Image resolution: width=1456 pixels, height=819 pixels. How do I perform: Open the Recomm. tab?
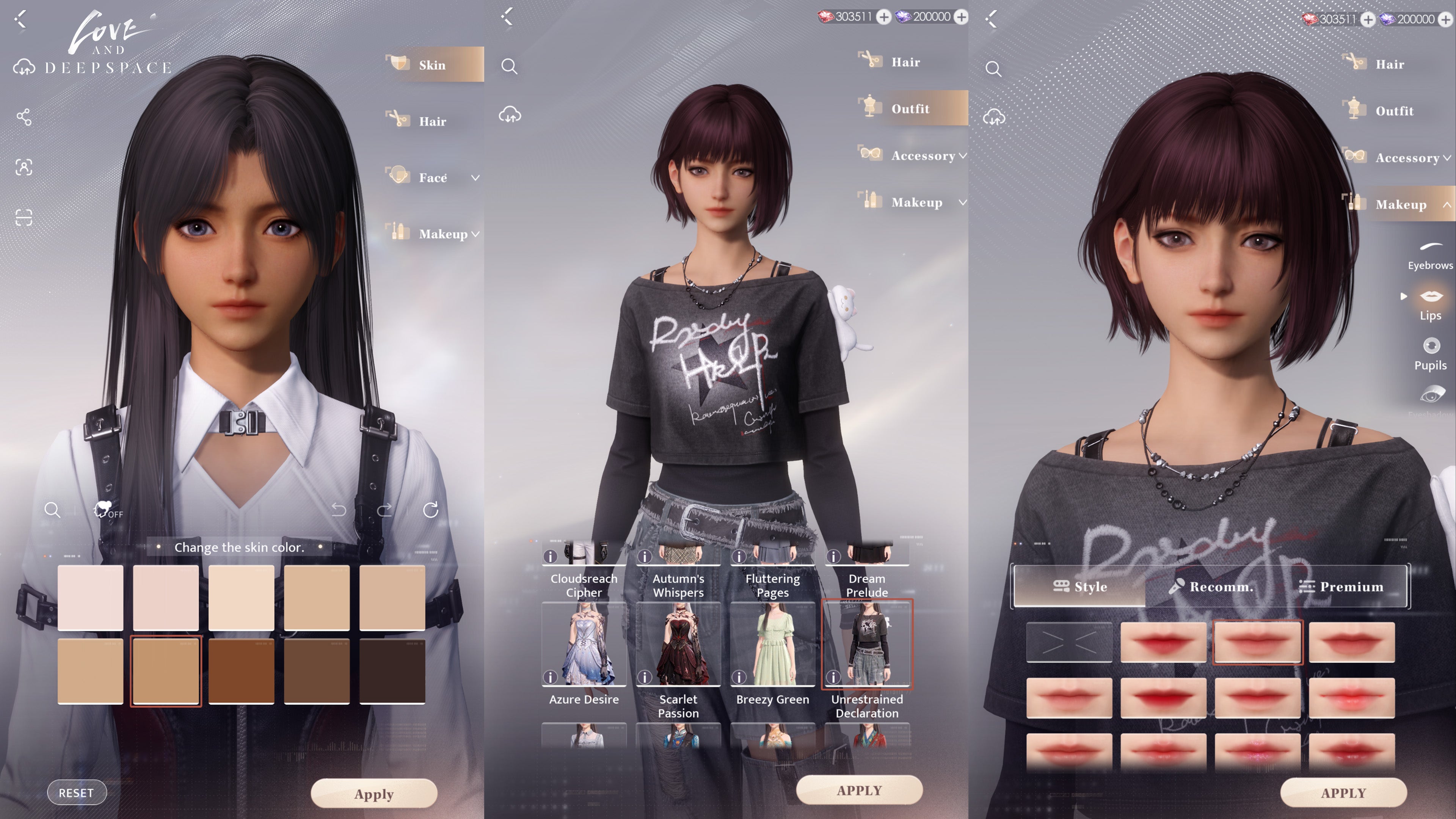click(1211, 586)
